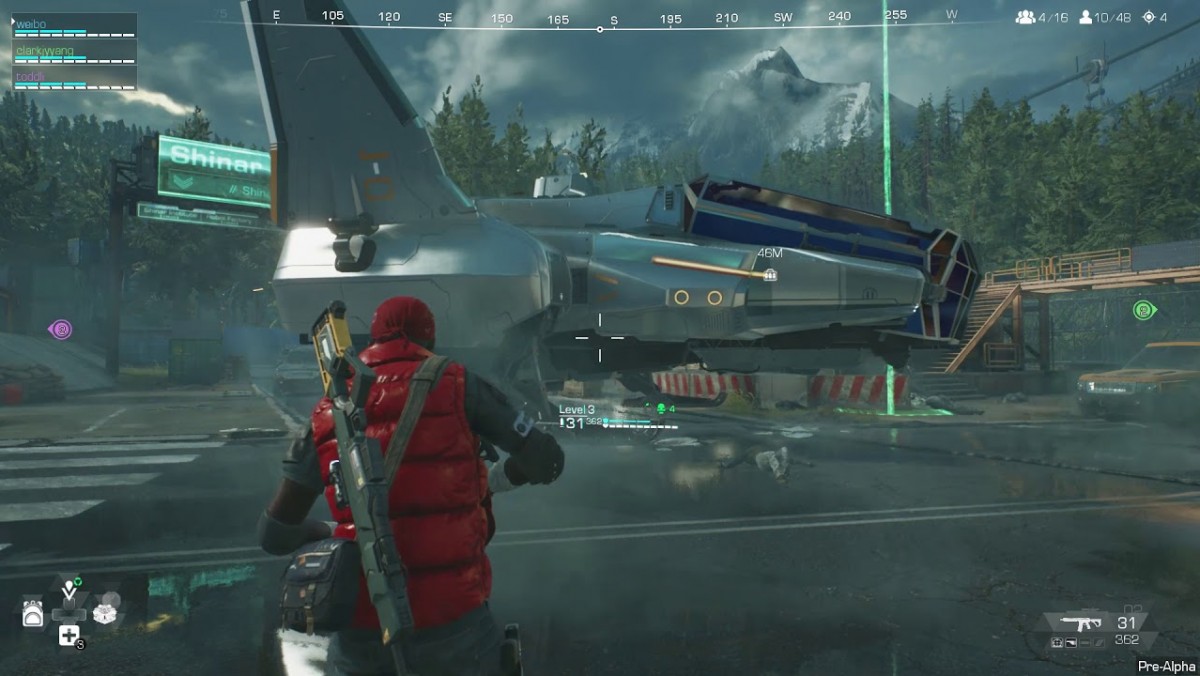Use the medkit plus icon
Screen dimensions: 1200x676
tap(69, 636)
